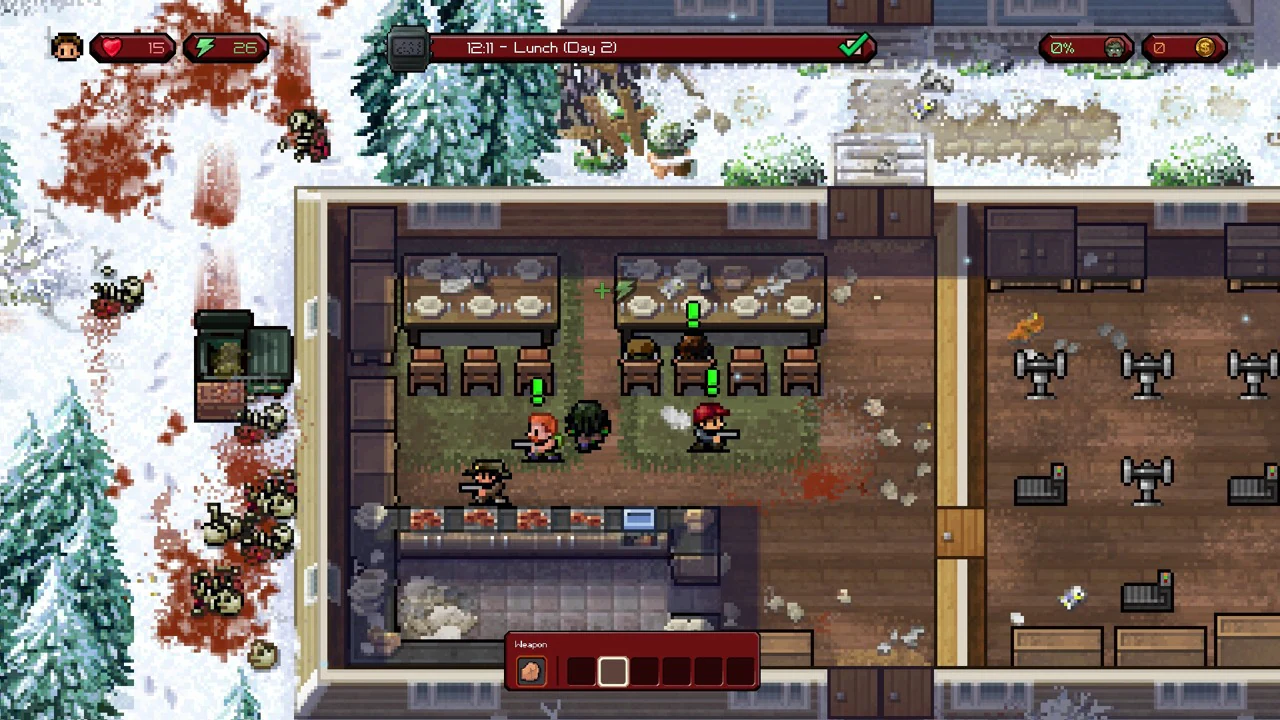Image resolution: width=1280 pixels, height=720 pixels.
Task: Open the walkie-talkie radio panel
Action: (409, 47)
